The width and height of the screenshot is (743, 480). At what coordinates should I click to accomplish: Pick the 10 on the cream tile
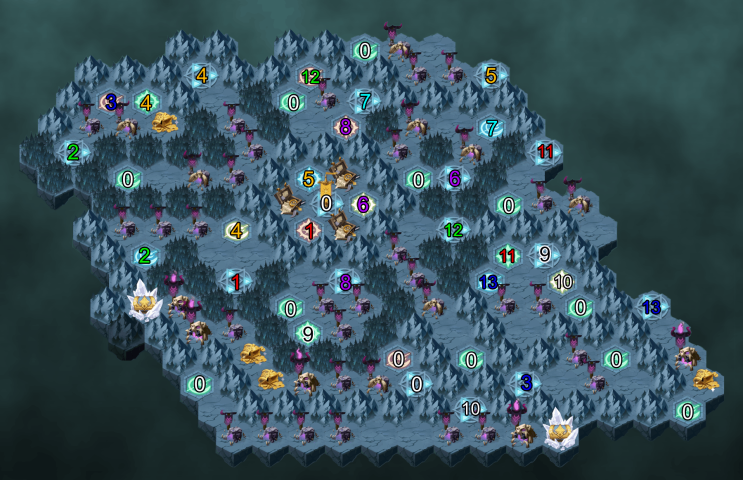pyautogui.click(x=563, y=281)
